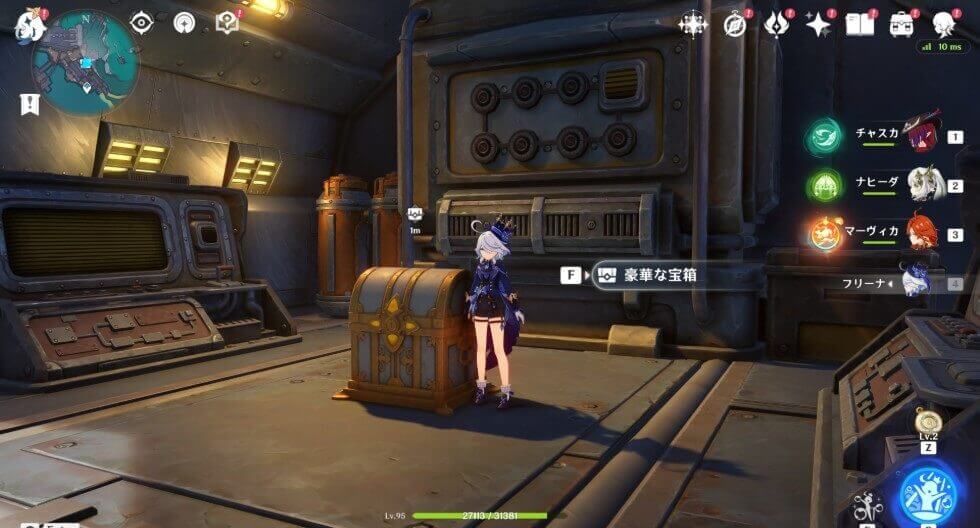Open the circular minimap
This screenshot has width=980, height=528.
pyautogui.click(x=85, y=62)
